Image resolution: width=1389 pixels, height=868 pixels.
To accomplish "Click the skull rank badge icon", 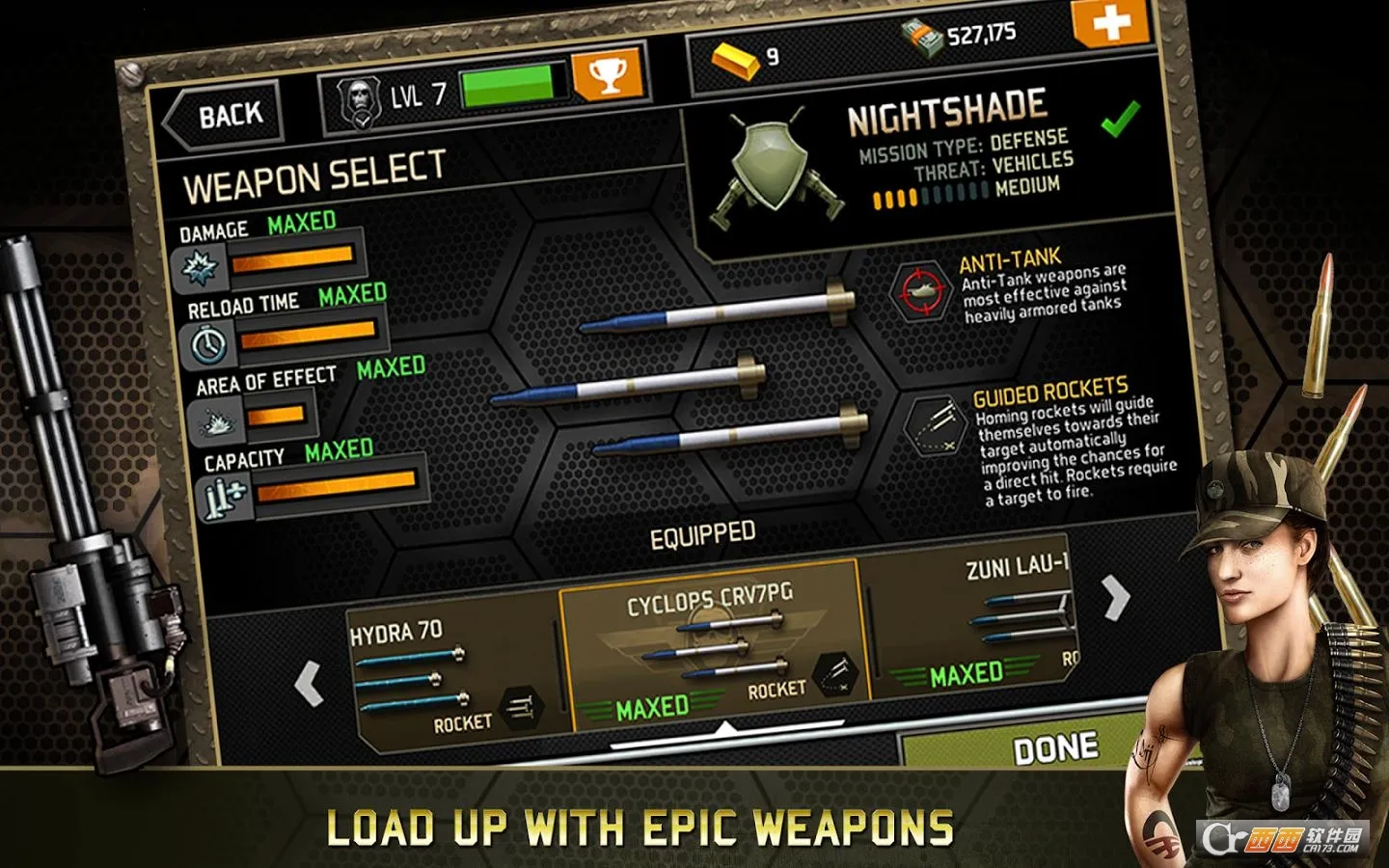I will click(356, 101).
